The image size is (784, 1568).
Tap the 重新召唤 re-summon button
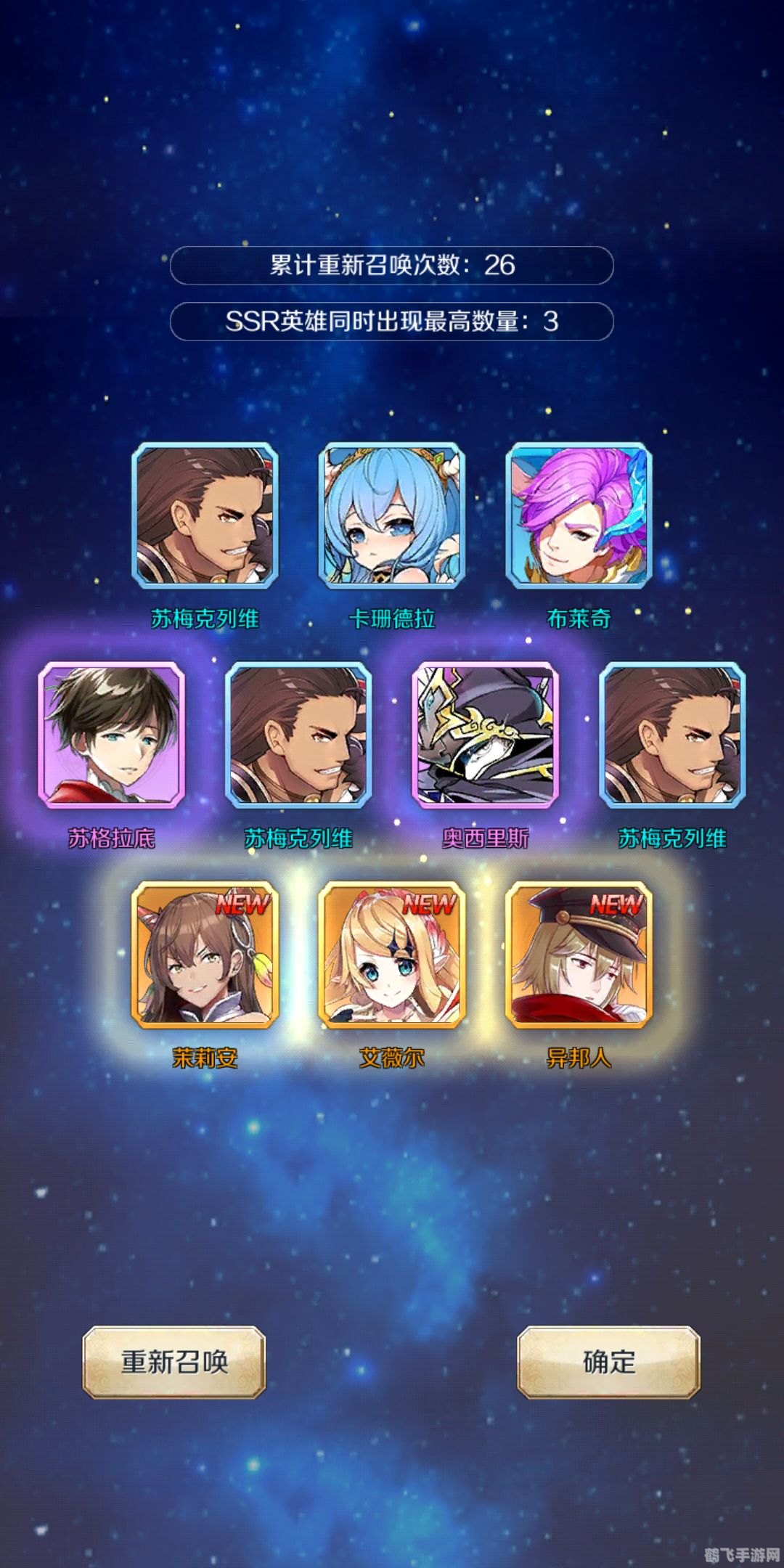tap(174, 1362)
